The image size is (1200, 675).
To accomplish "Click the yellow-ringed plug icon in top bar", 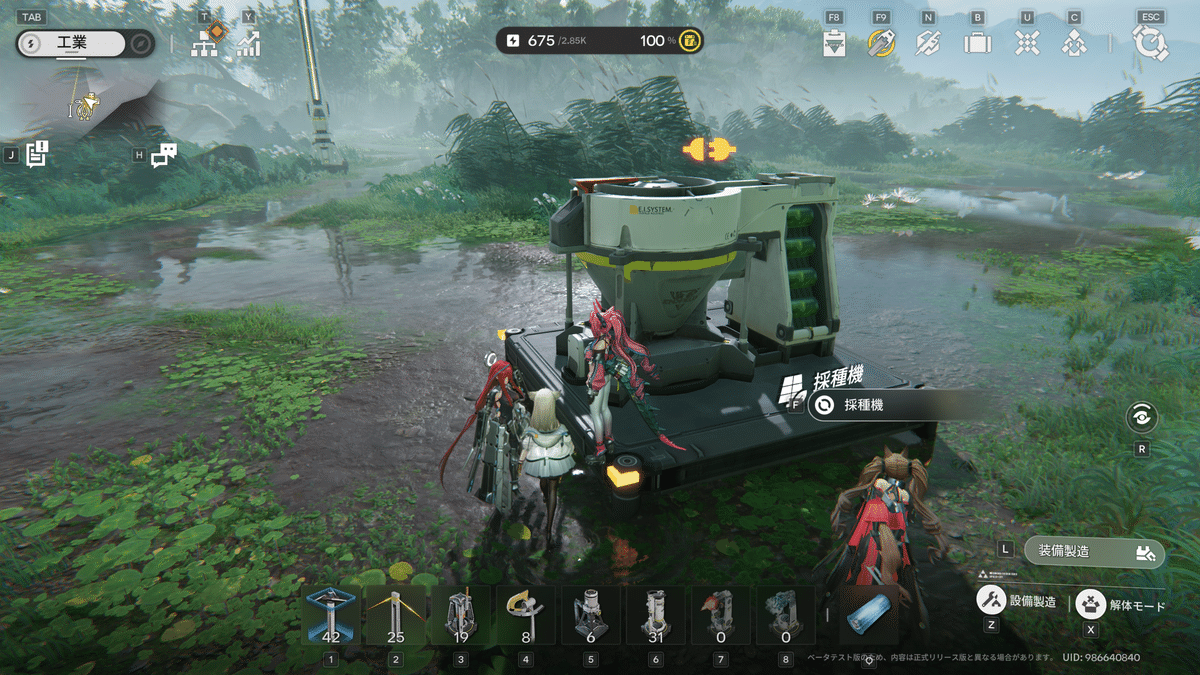I will tap(881, 42).
